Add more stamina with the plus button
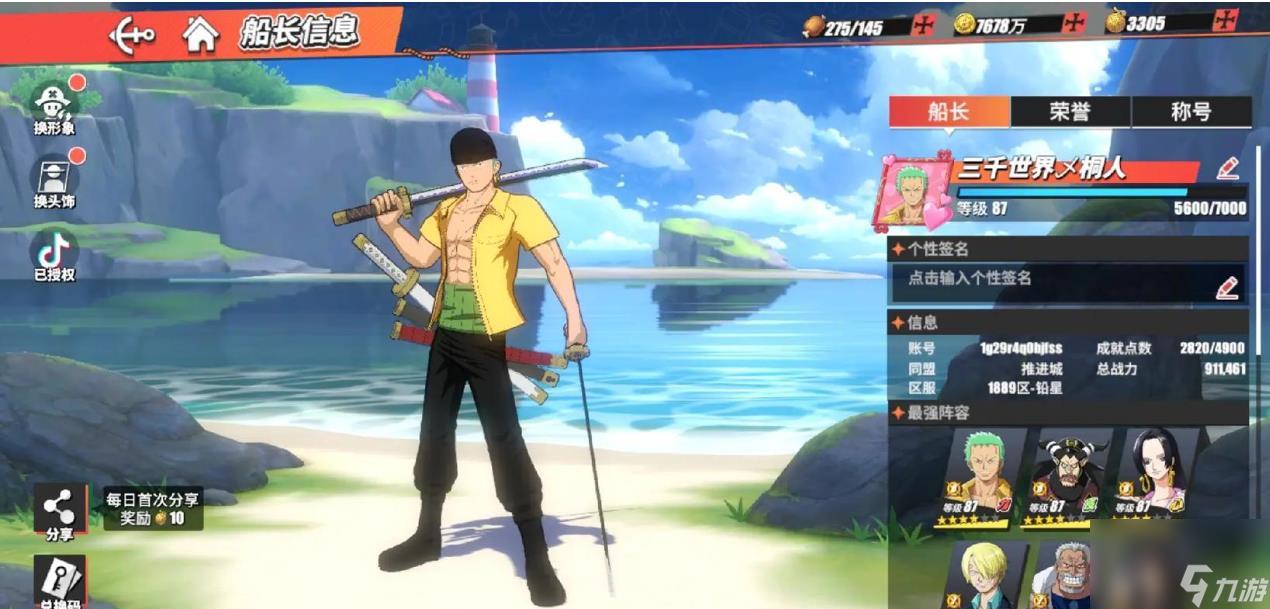Image resolution: width=1270 pixels, height=609 pixels. pos(923,25)
